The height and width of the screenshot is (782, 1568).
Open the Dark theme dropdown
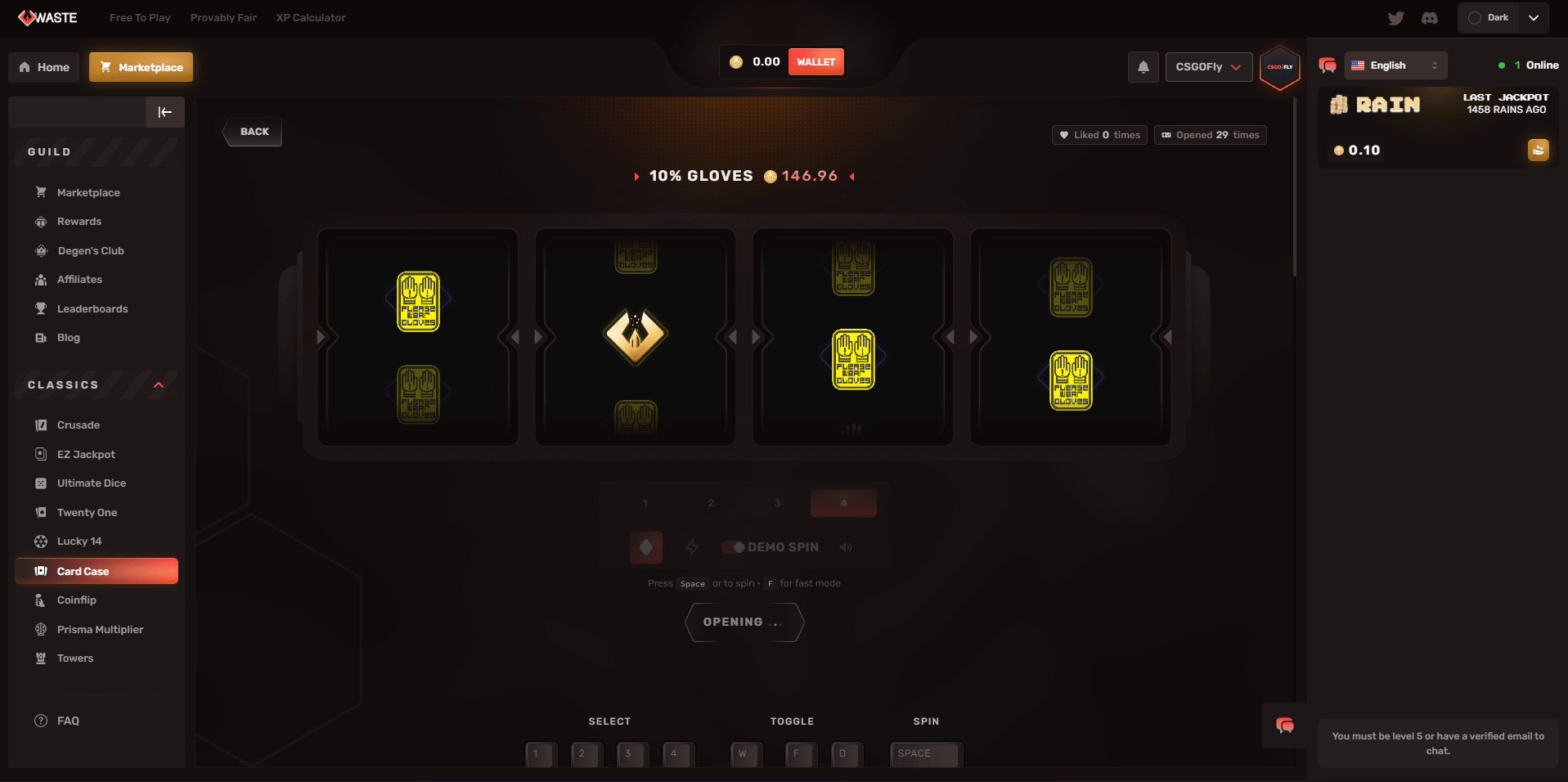coord(1503,18)
